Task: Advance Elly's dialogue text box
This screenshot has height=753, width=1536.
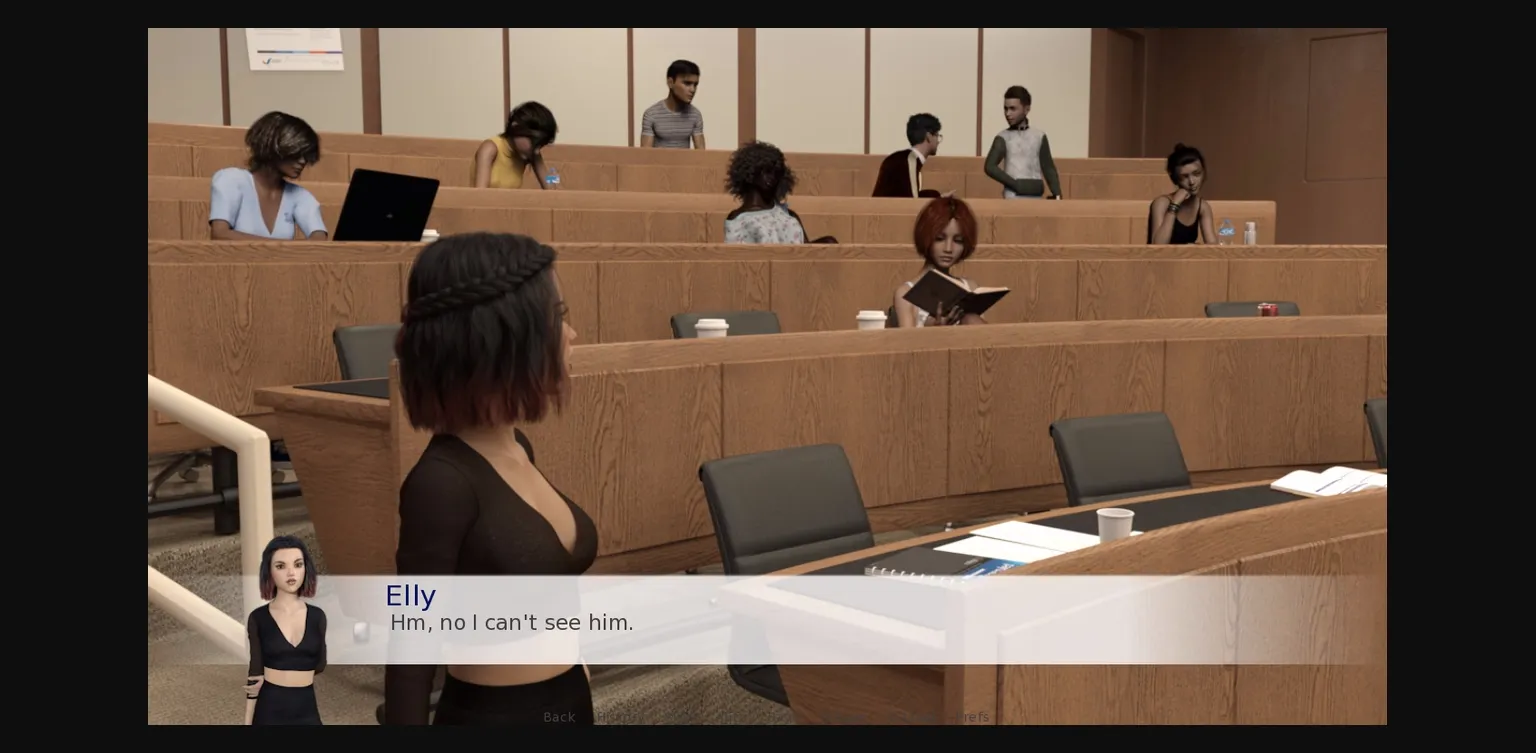Action: coord(800,620)
